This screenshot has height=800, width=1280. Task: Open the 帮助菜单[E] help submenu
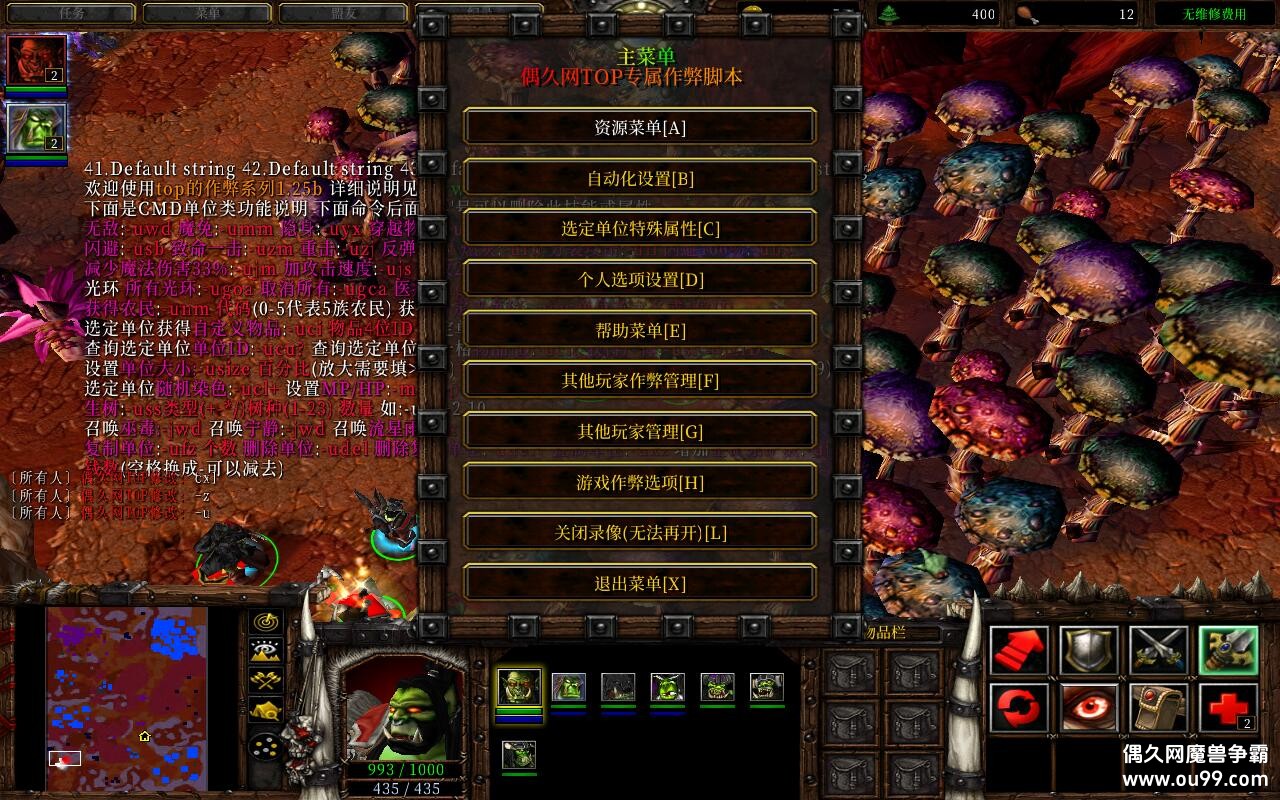(638, 329)
